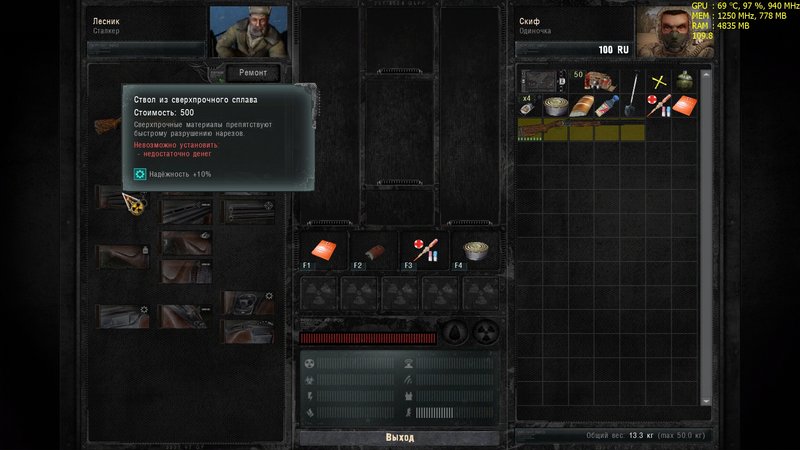
Task: Select the F4 quick slot canned food
Action: [475, 250]
